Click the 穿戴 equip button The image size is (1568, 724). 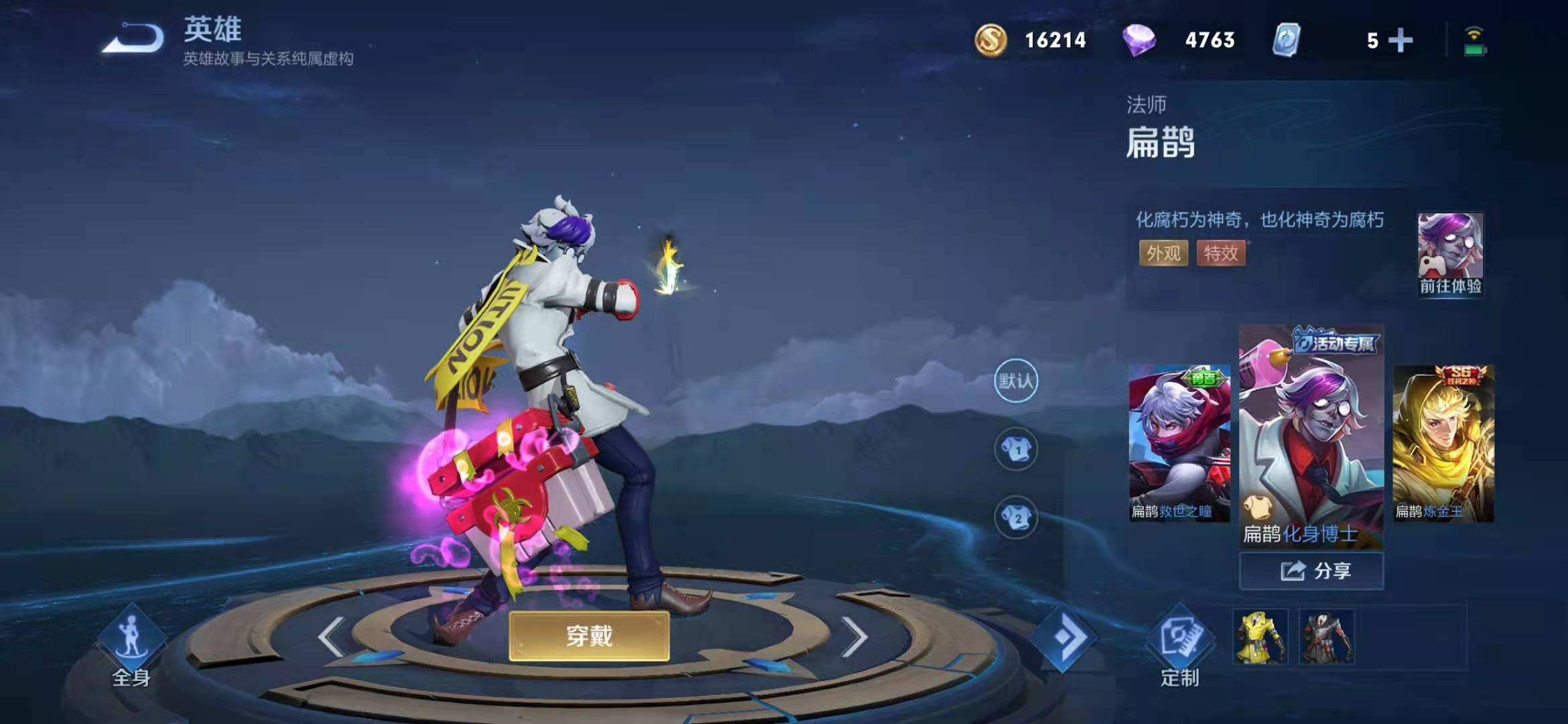[x=589, y=636]
